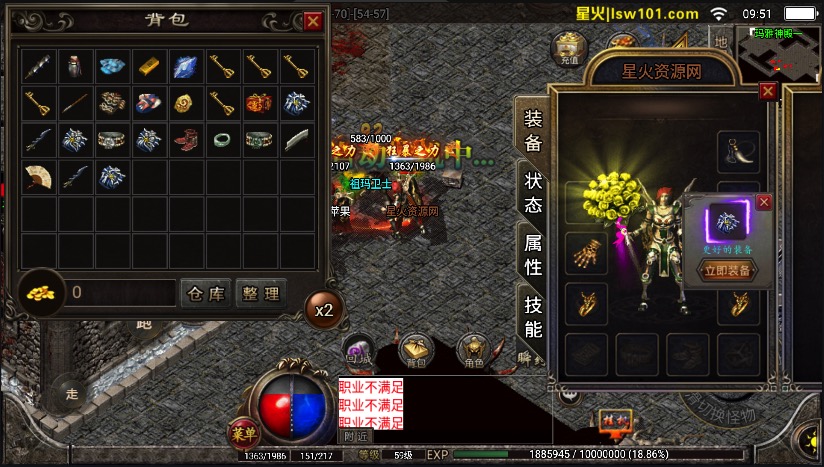Choose the red potion bottle in the bag
Image resolution: width=824 pixels, height=467 pixels.
(73, 66)
